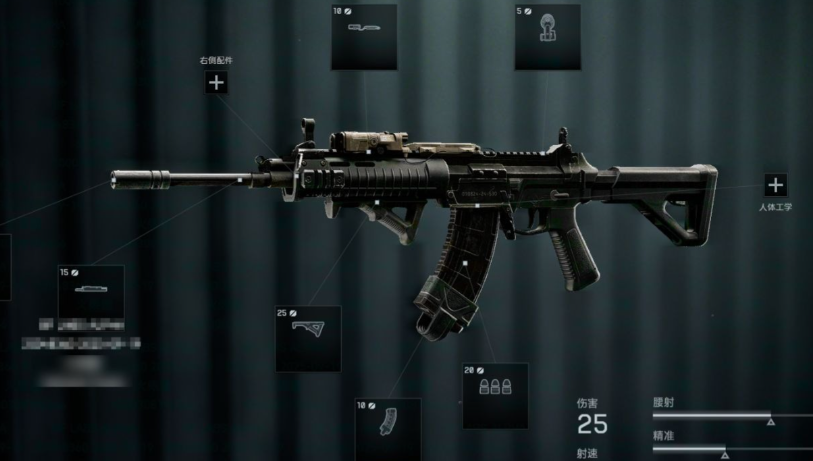Image resolution: width=813 pixels, height=461 pixels.
Task: Add a right-side attachment (右侧配件)
Action: tap(216, 83)
